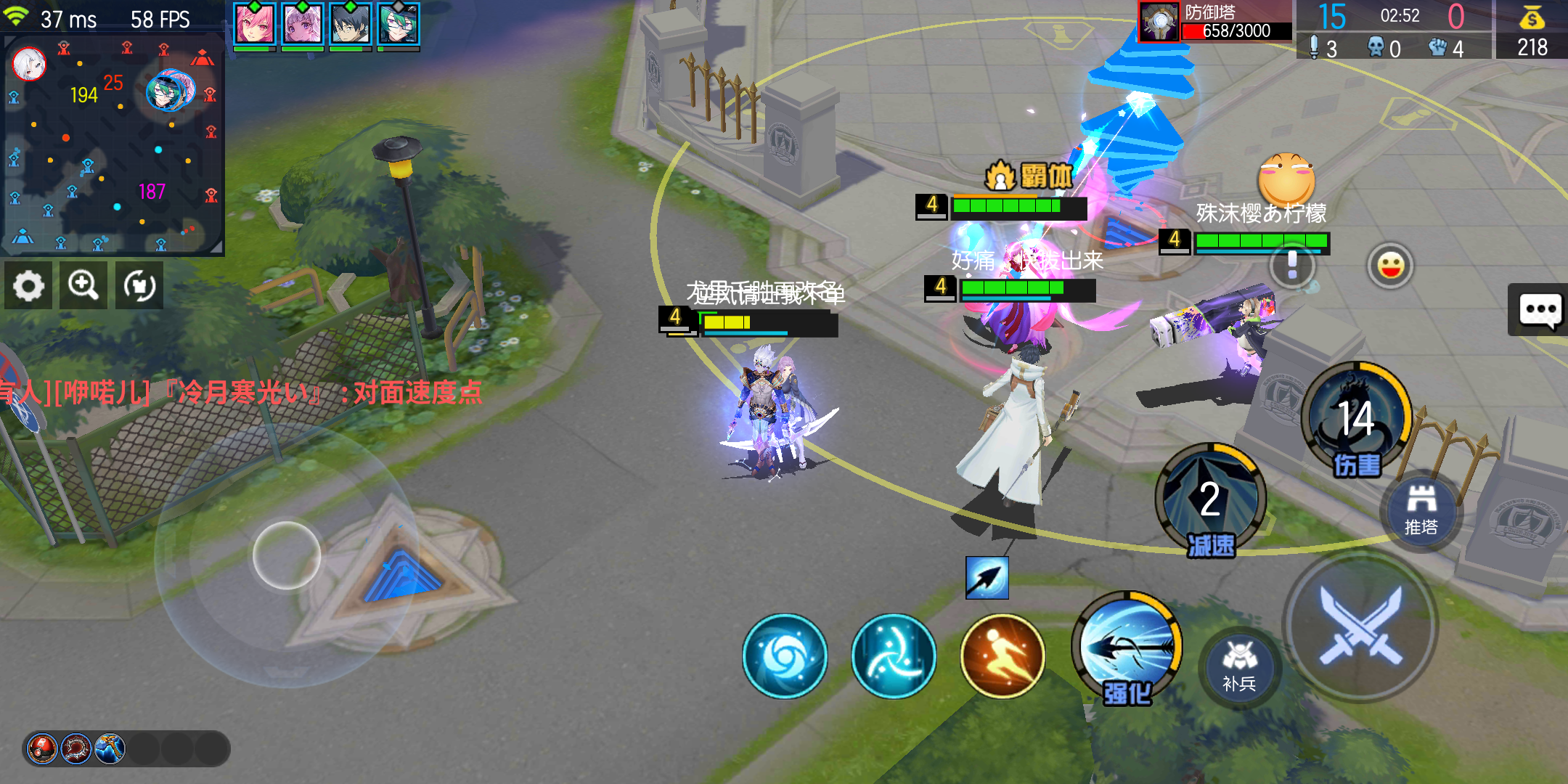This screenshot has width=1568, height=784.
Task: Tap the 防御塔 health bar showing 658/3000
Action: 1235,31
